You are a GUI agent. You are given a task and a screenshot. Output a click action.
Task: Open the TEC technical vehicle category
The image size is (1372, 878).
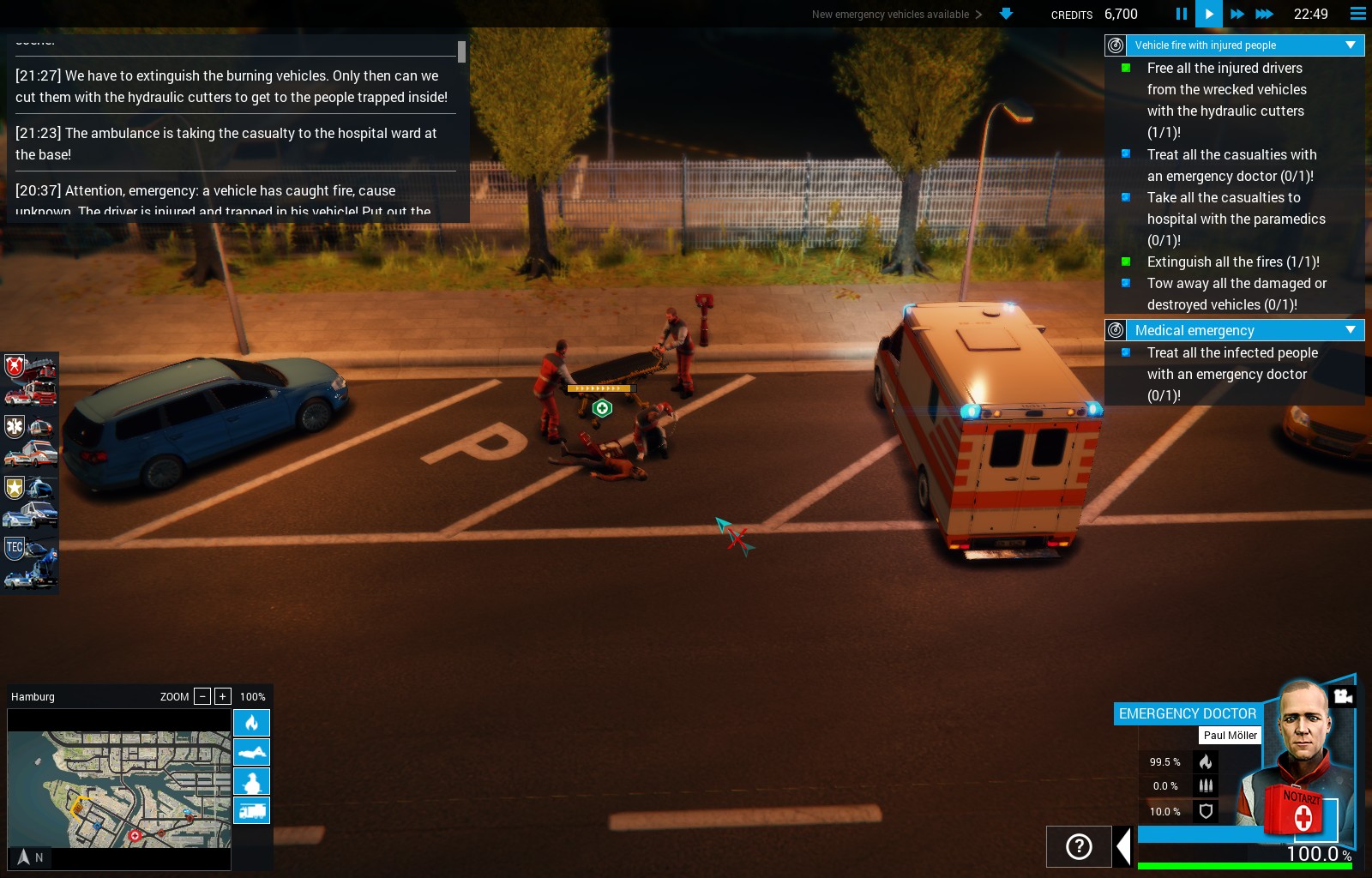pyautogui.click(x=30, y=562)
